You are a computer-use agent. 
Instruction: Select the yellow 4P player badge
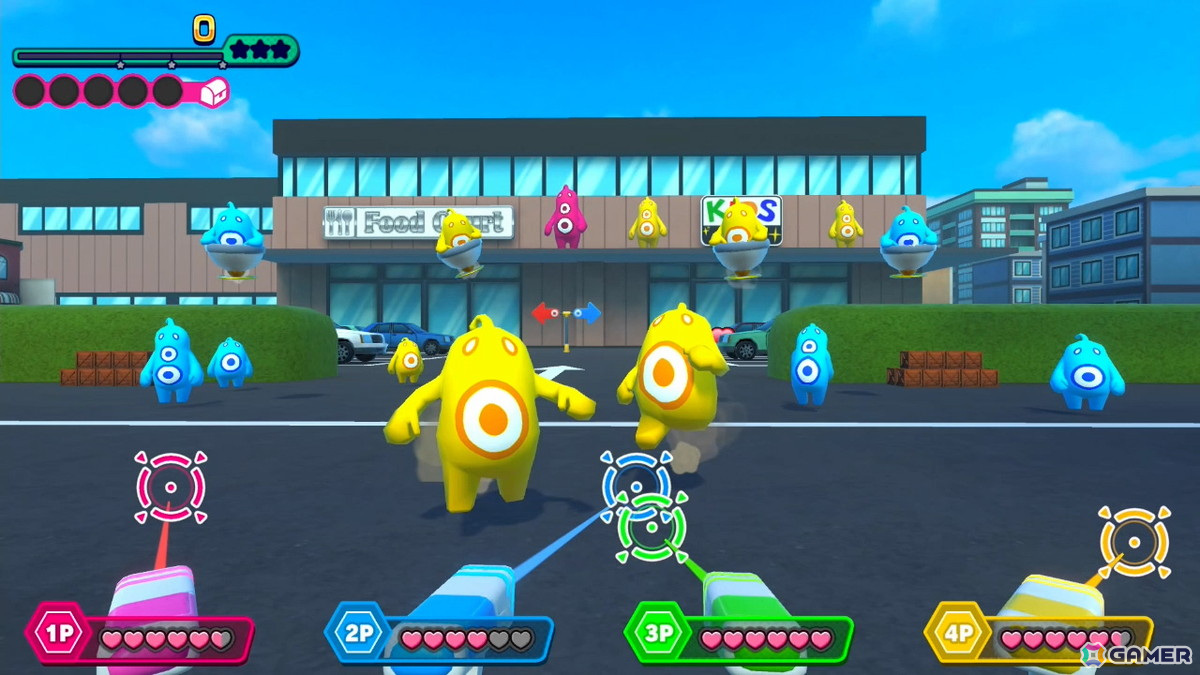pos(955,634)
